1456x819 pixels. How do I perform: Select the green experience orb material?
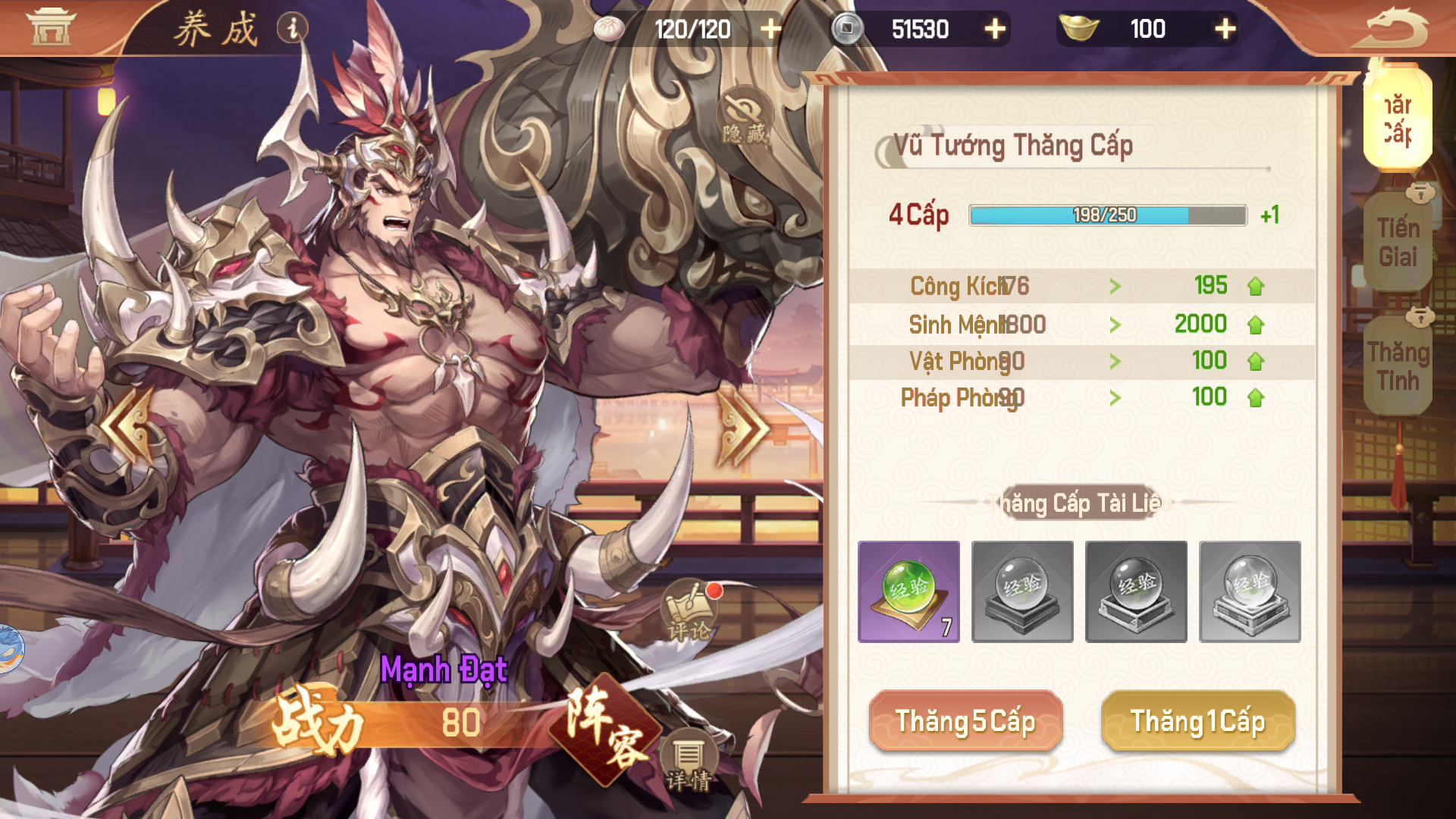coord(908,591)
